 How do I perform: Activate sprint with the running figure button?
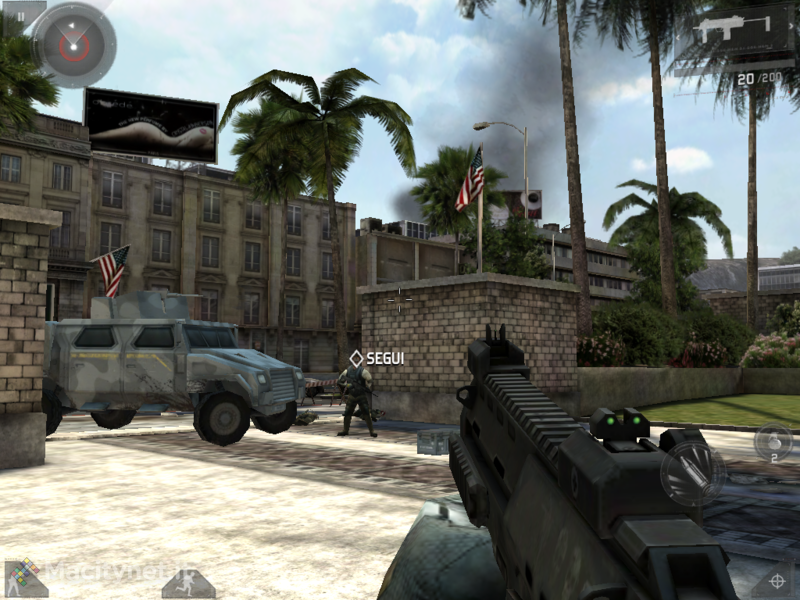188,582
